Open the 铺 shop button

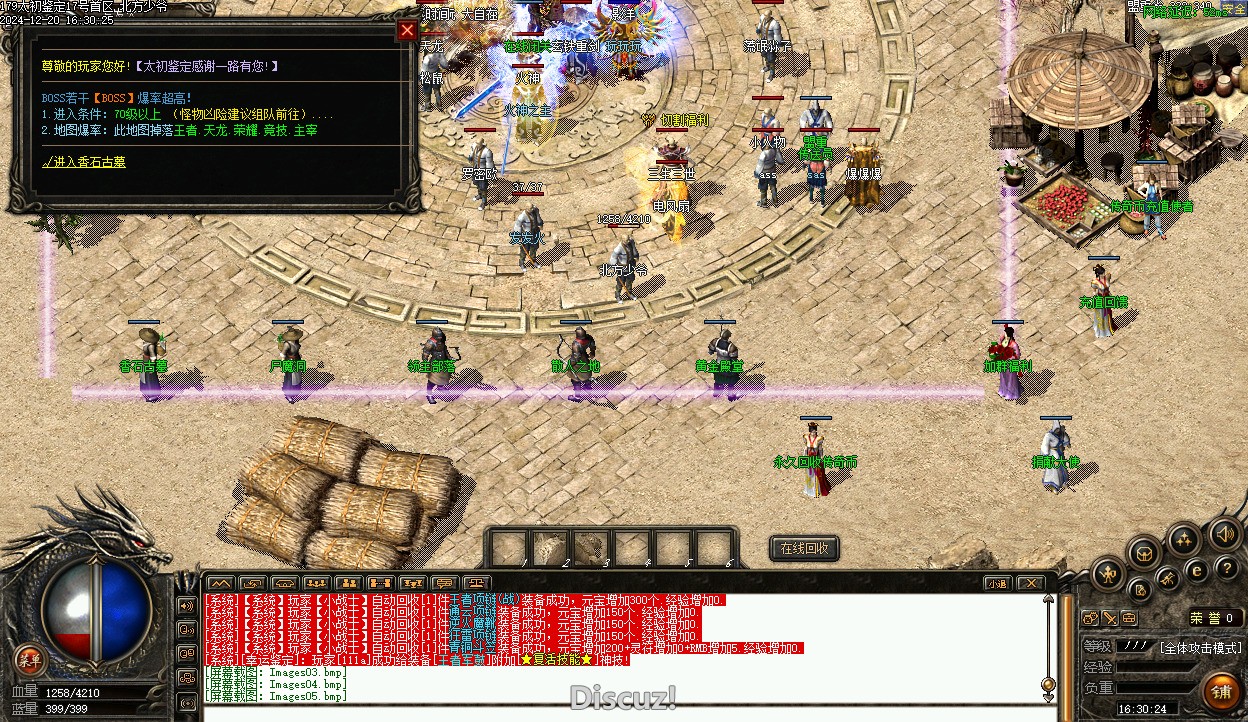tap(1222, 691)
